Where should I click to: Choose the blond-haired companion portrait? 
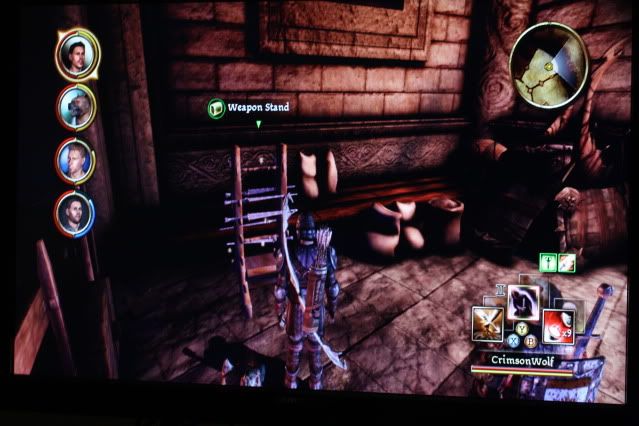(76, 159)
